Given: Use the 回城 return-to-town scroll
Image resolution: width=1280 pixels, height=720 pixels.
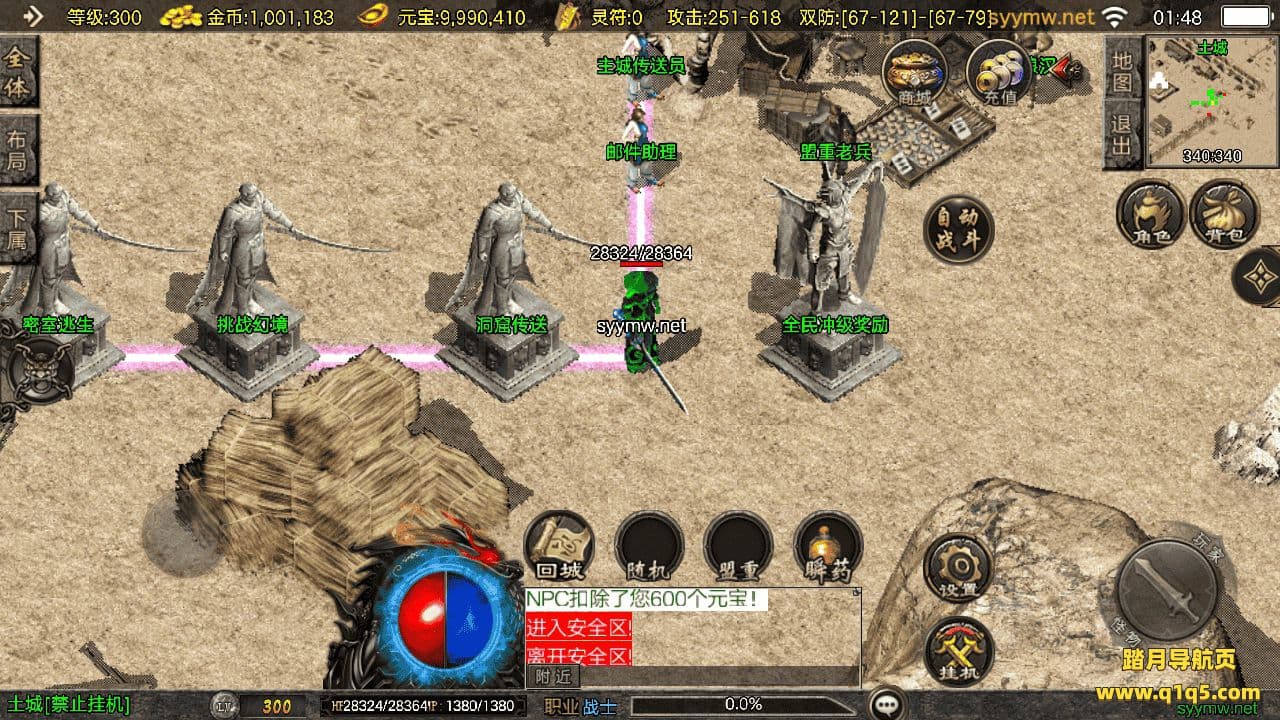Looking at the screenshot, I should (559, 547).
